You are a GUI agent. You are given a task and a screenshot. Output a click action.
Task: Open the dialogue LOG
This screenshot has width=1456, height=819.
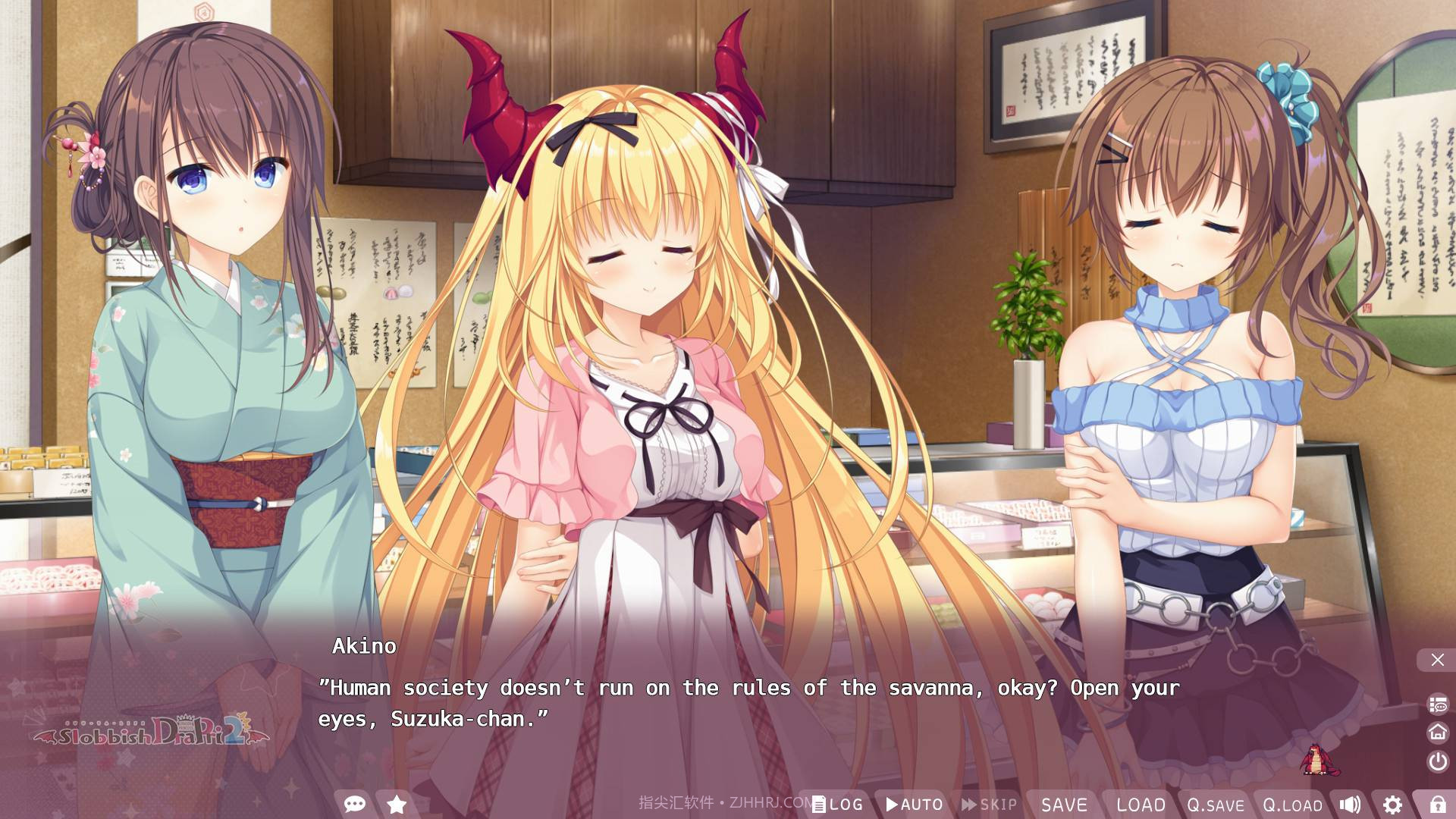pyautogui.click(x=837, y=805)
